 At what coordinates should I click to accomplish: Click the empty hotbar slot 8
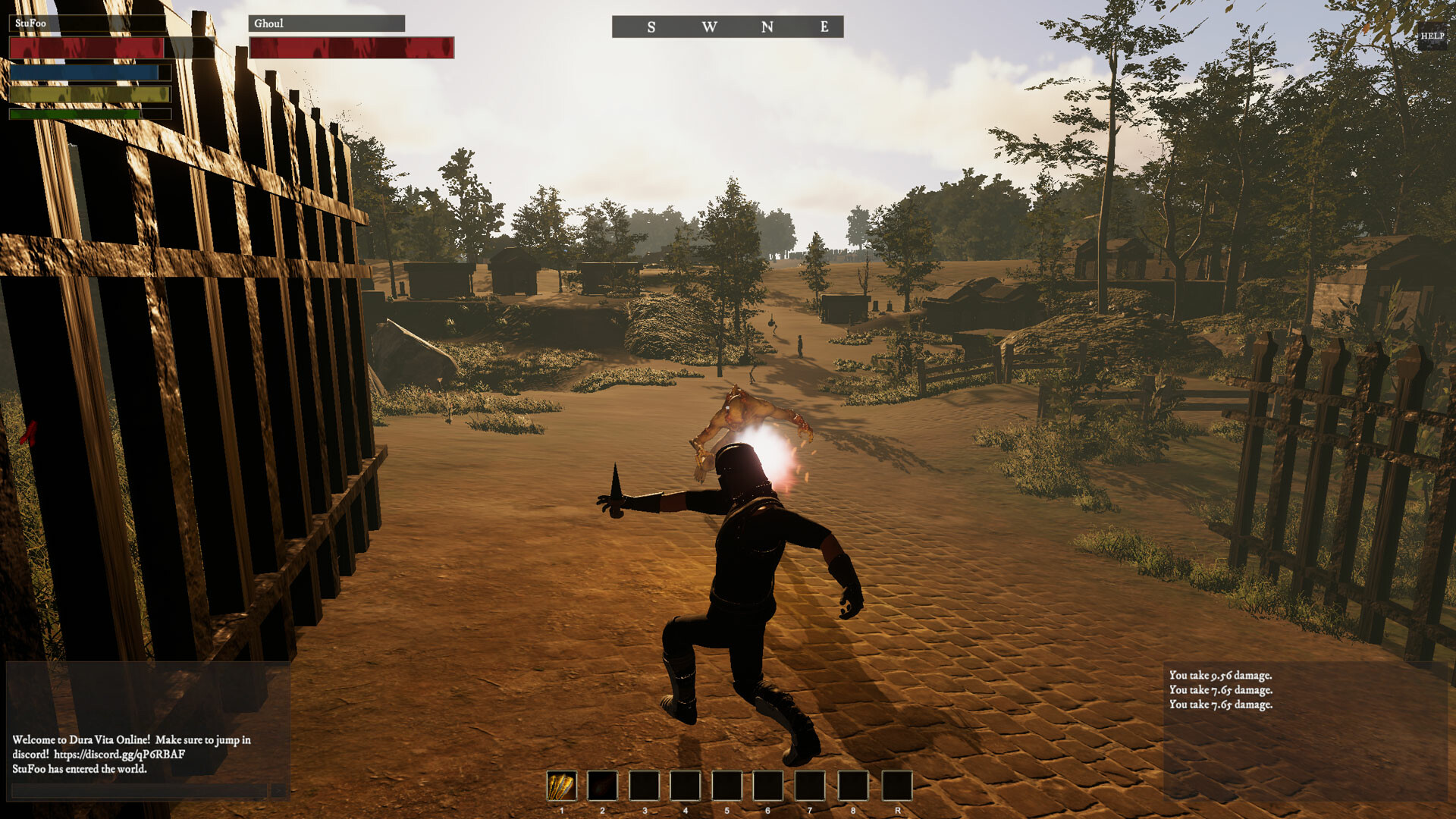[x=850, y=787]
